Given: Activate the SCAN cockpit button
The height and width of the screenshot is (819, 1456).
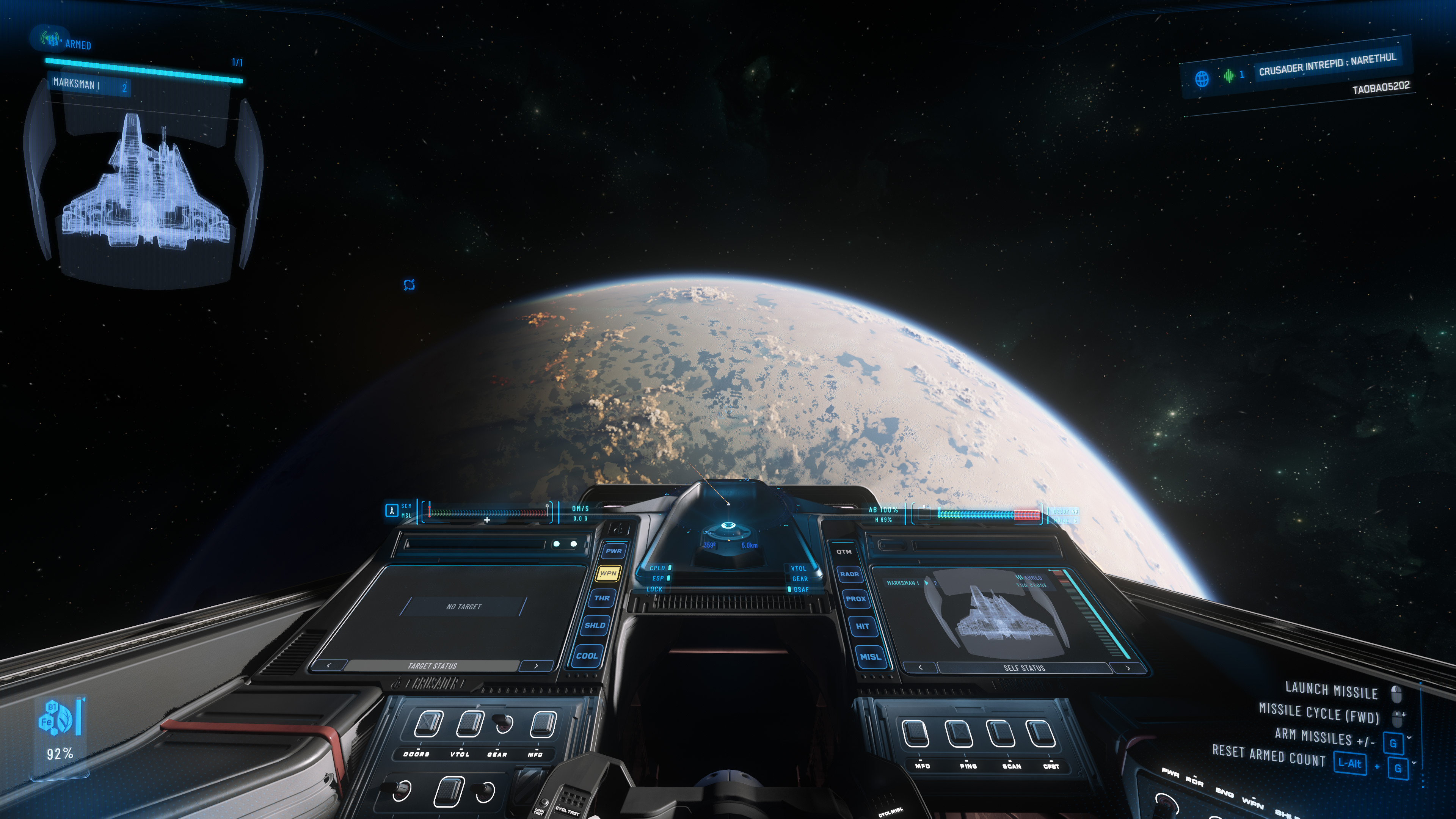Looking at the screenshot, I should (1001, 734).
